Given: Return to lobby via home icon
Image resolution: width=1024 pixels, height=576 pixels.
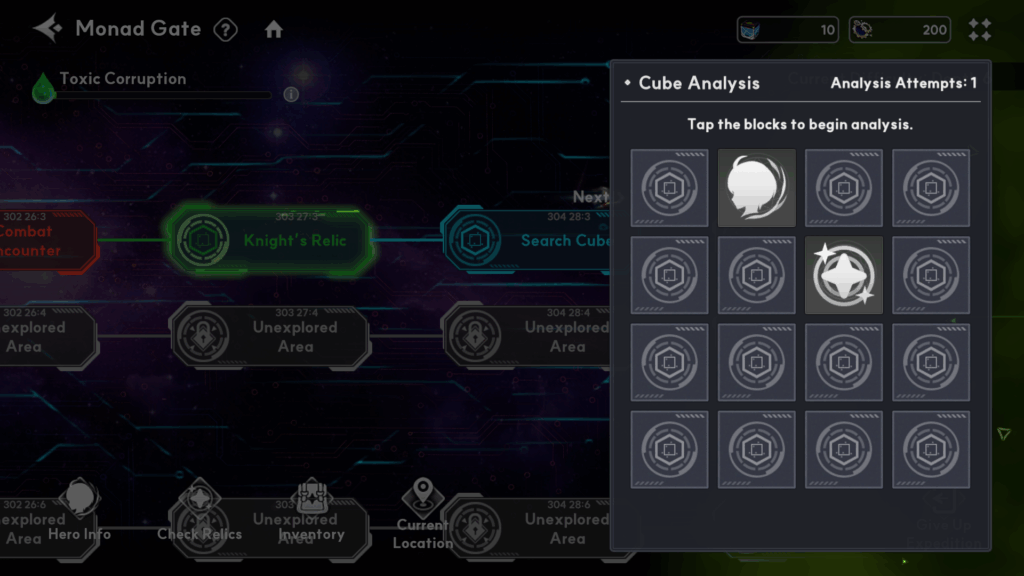Looking at the screenshot, I should (274, 30).
